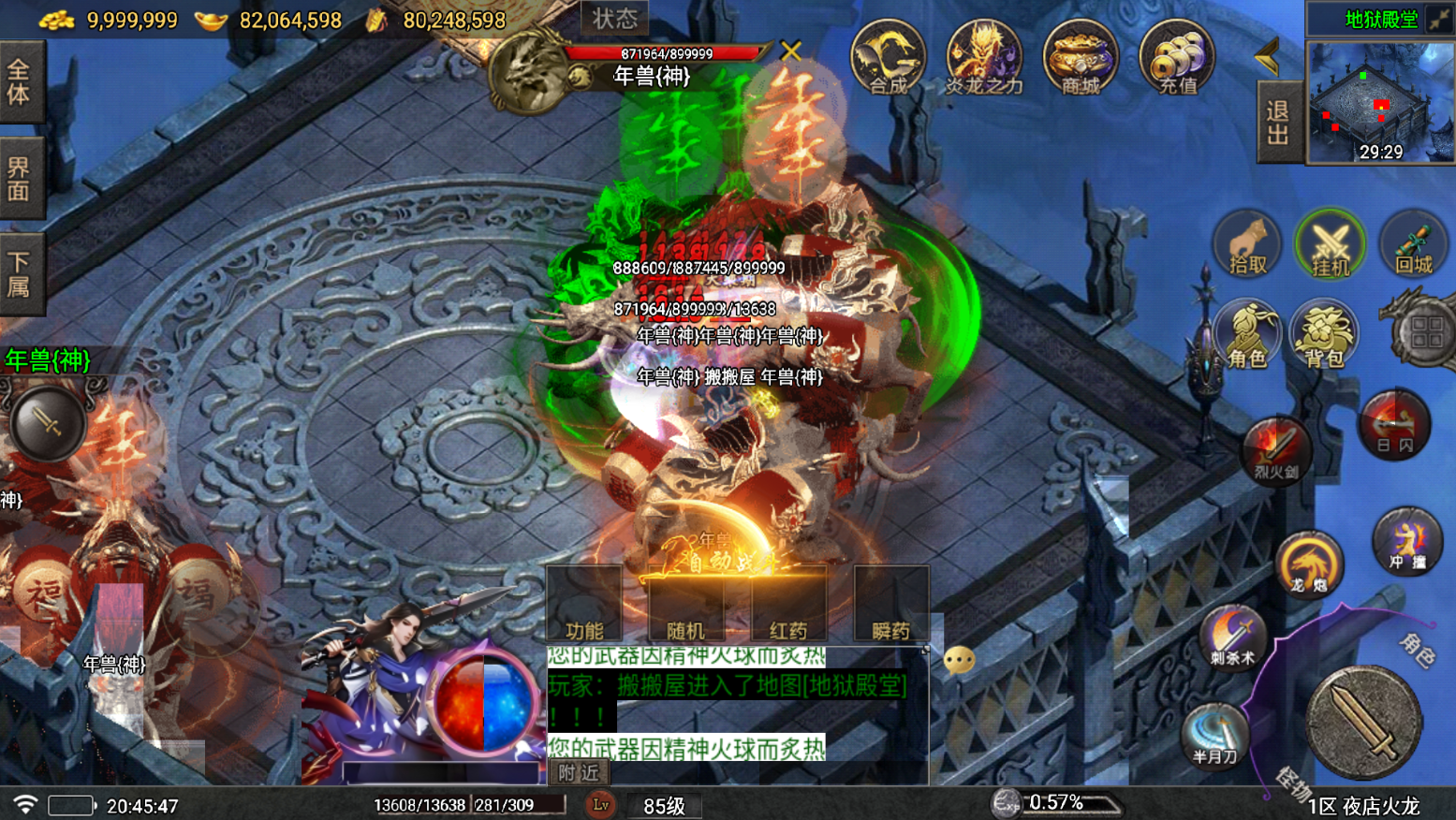1456x820 pixels.
Task: Open the 地狱殿堂 minimap
Action: pos(1381,102)
